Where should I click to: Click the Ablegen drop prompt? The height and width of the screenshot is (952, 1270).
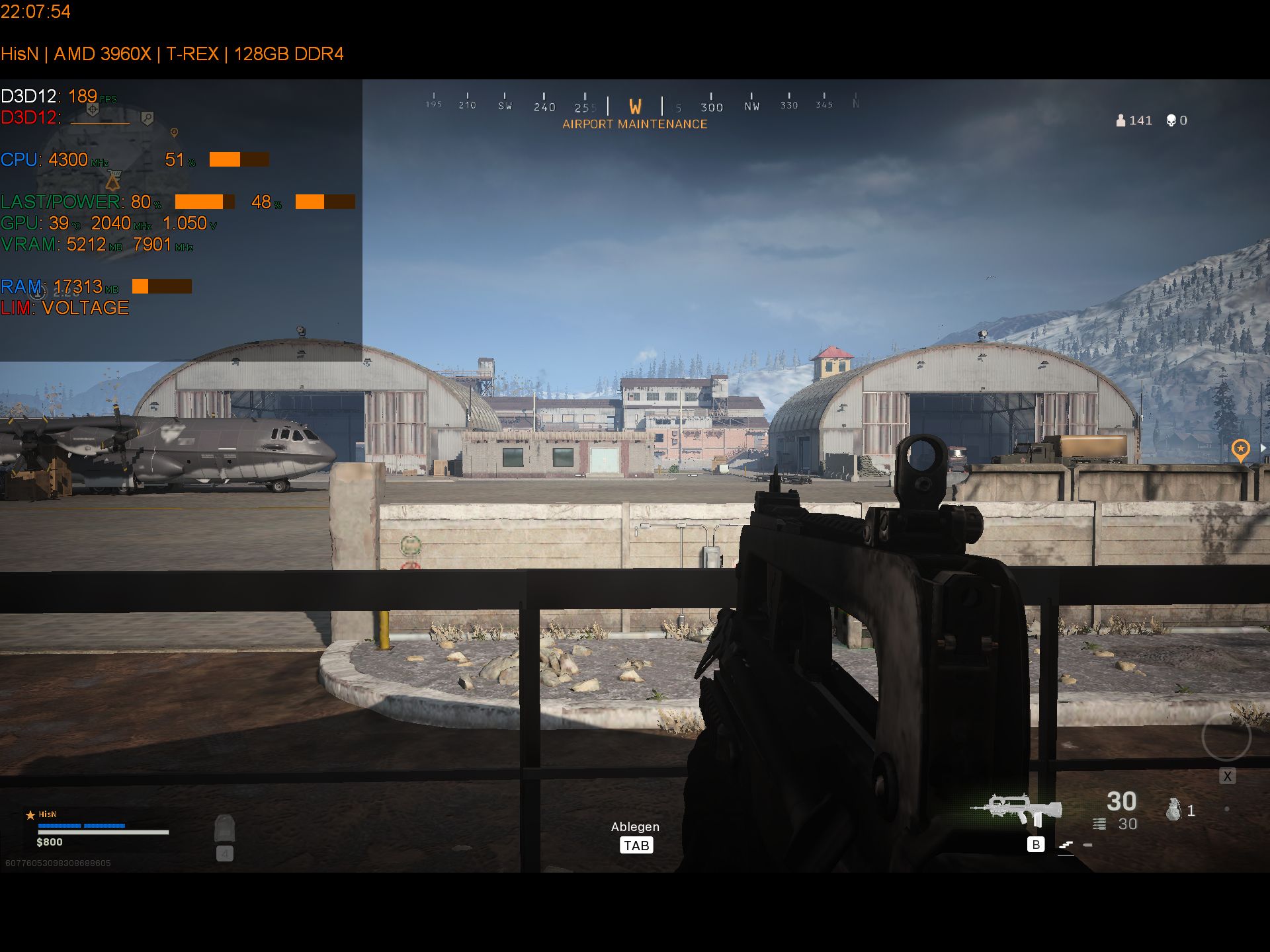635,826
